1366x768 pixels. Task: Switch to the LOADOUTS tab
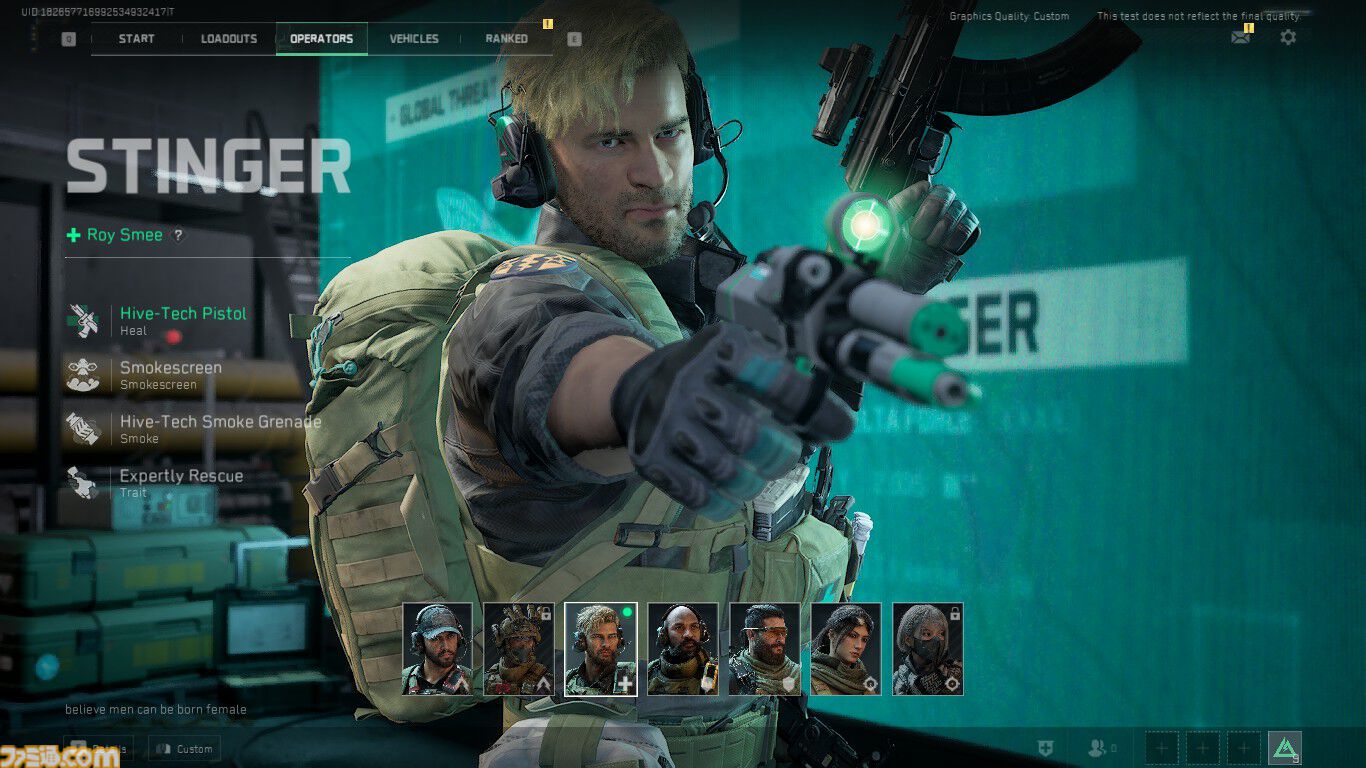(x=229, y=39)
